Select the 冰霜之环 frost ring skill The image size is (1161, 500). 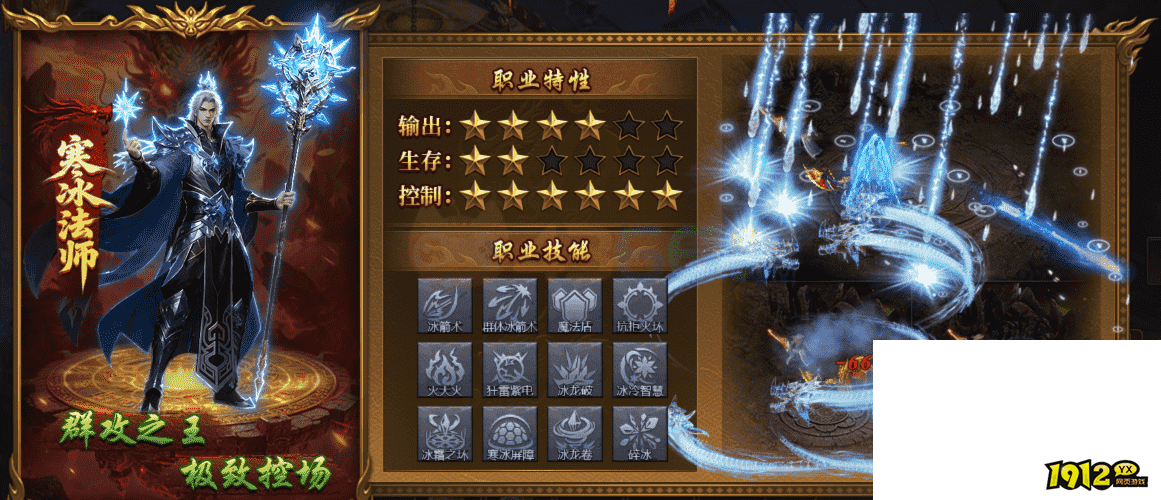pyautogui.click(x=445, y=433)
